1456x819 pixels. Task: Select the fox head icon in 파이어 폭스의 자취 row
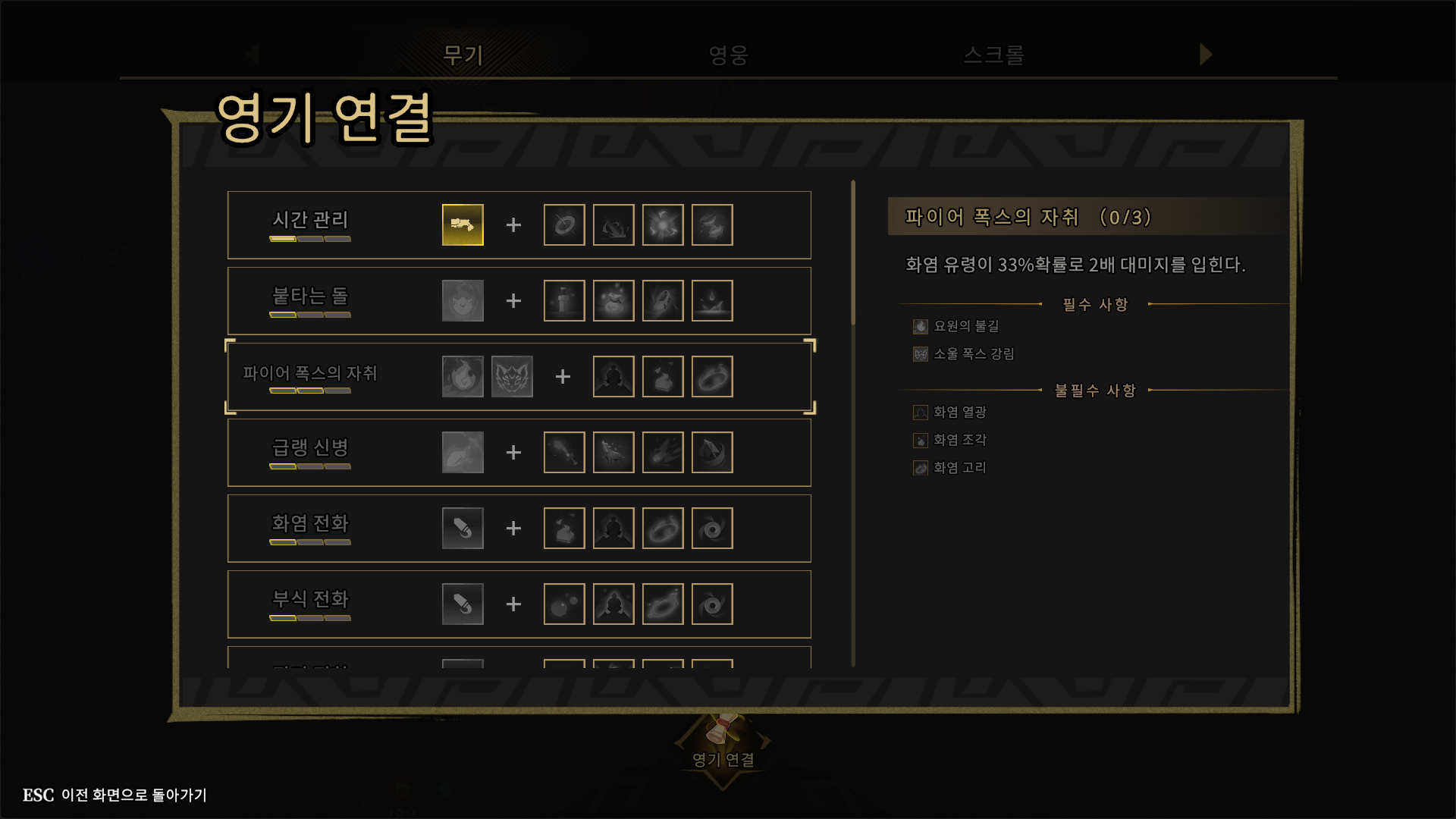coord(512,375)
